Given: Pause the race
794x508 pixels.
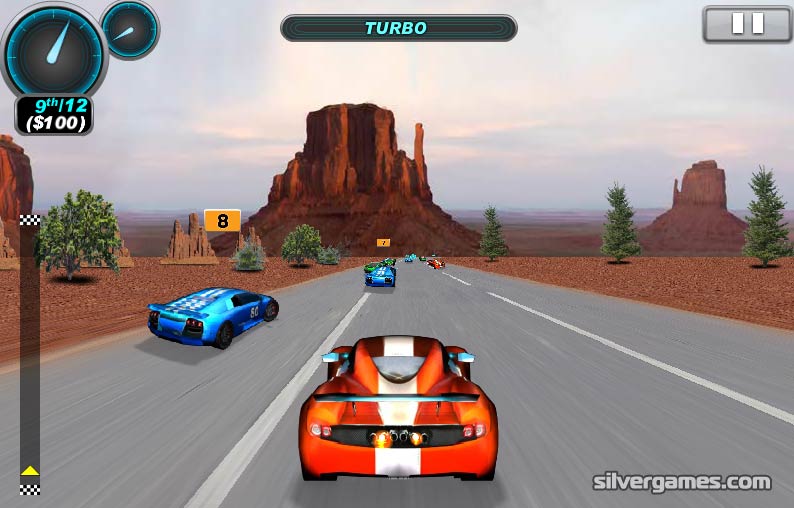Looking at the screenshot, I should click(747, 24).
